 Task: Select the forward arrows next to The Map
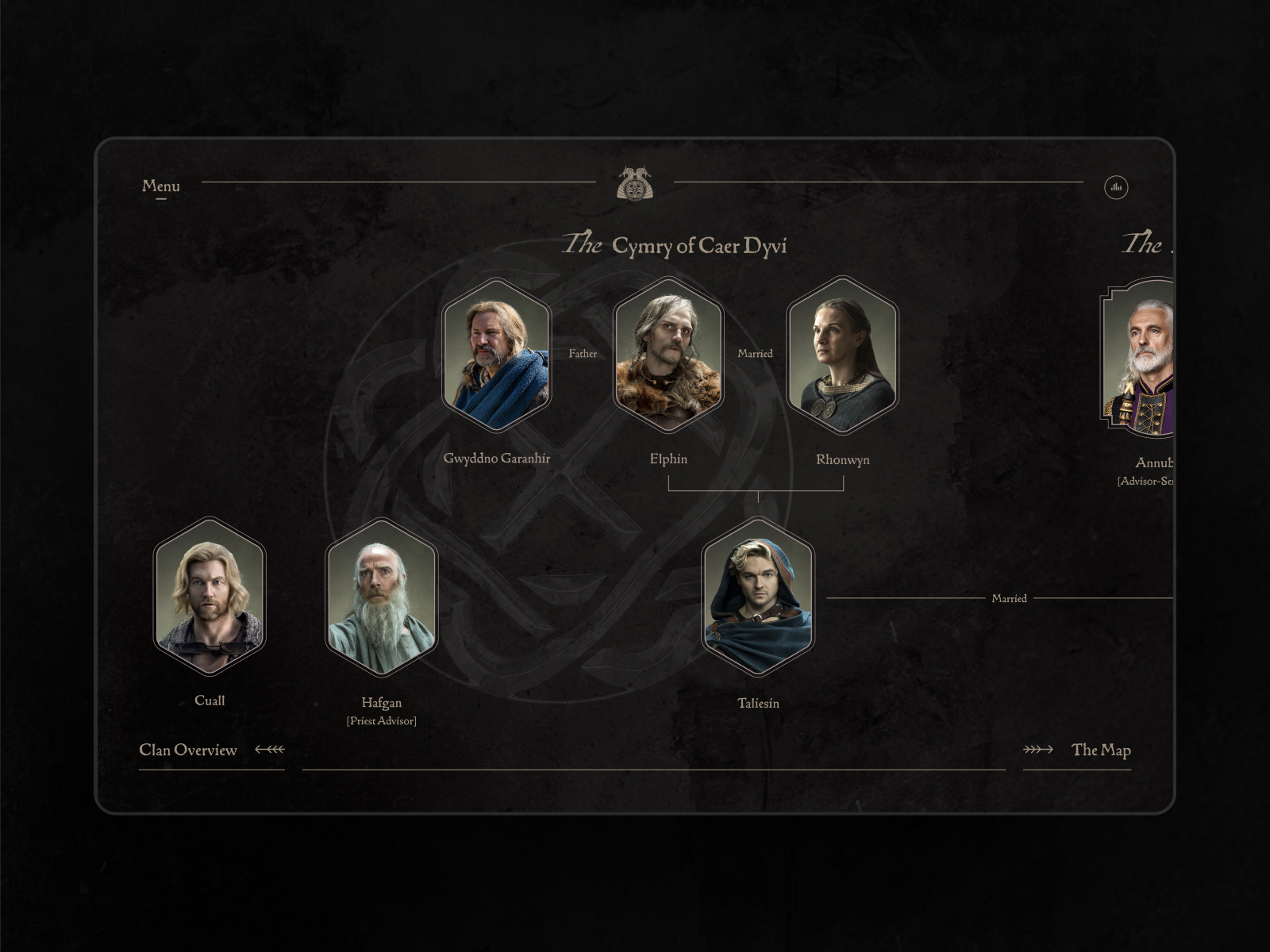(1037, 749)
